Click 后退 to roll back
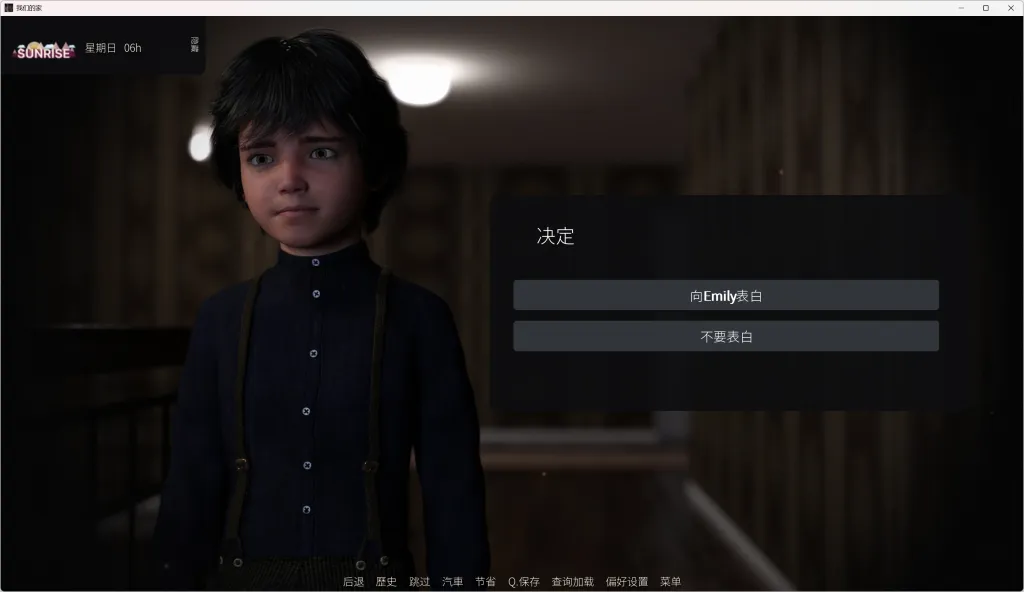 (354, 582)
